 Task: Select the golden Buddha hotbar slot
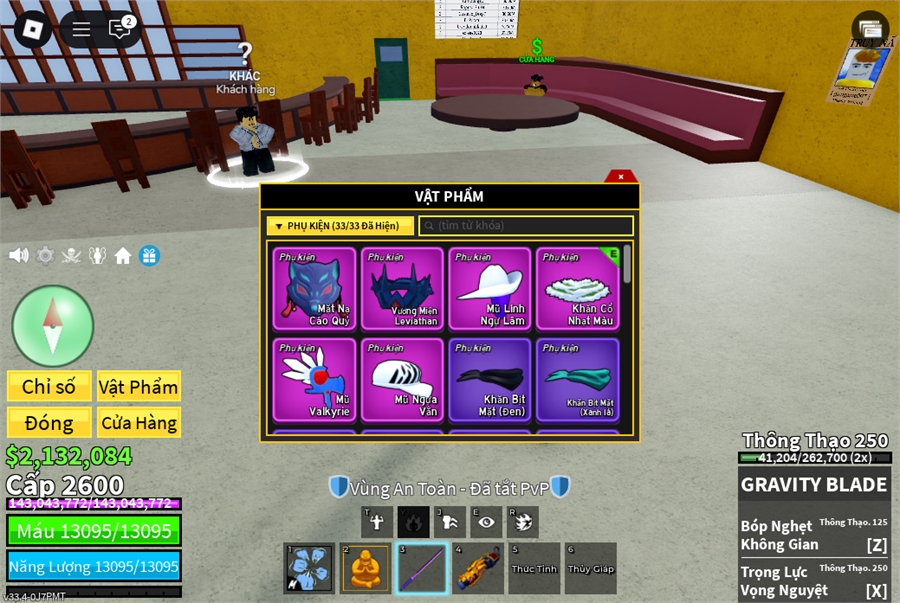coord(365,568)
